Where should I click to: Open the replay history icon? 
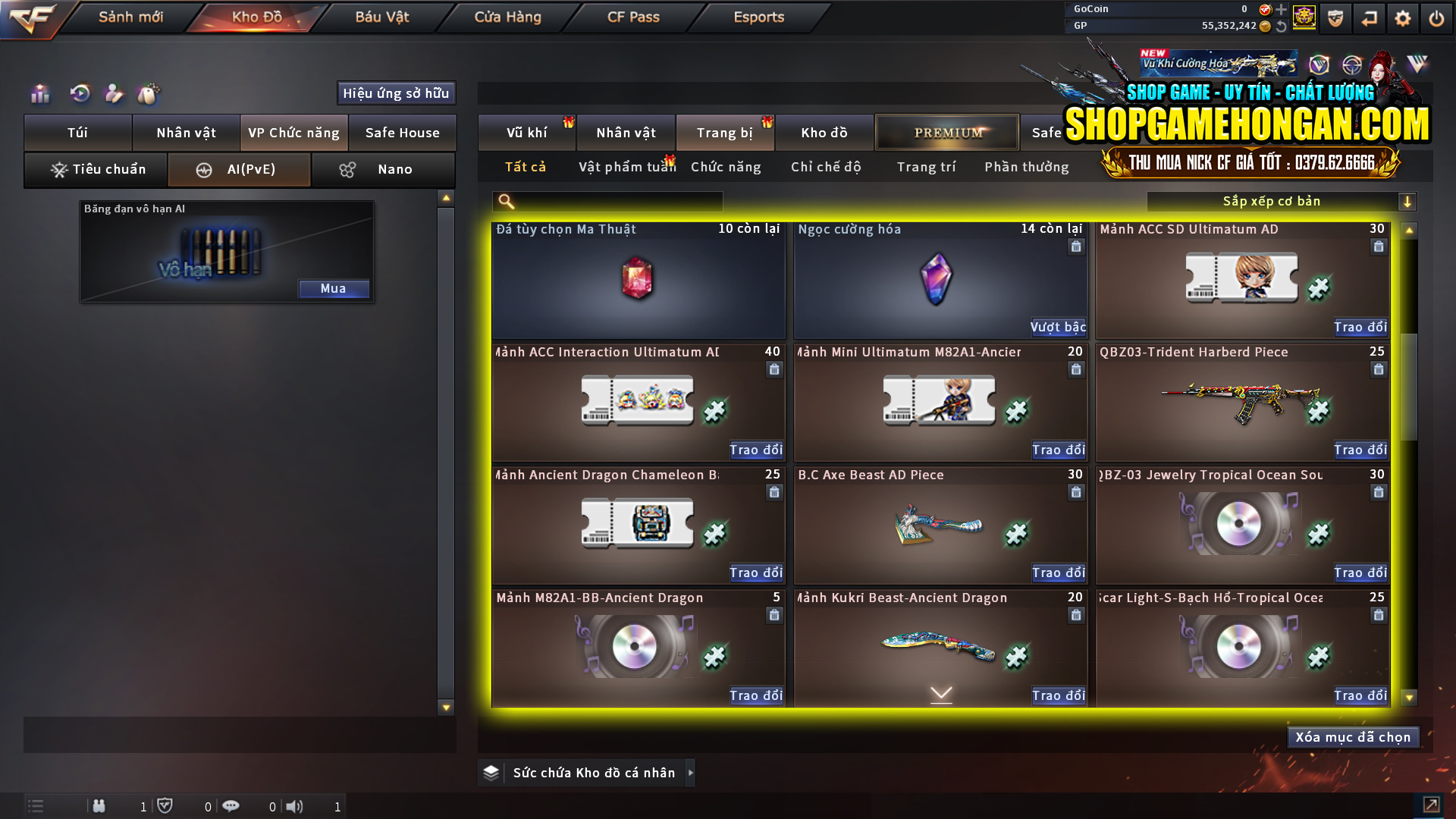click(80, 94)
